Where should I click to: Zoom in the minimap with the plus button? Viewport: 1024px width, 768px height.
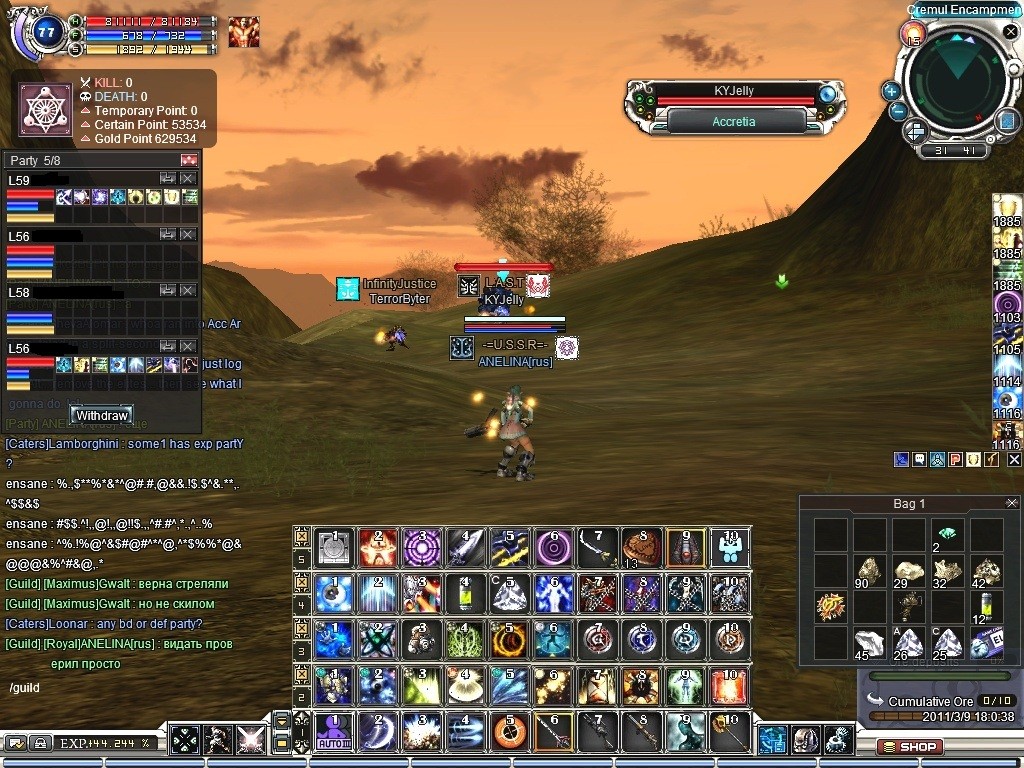891,91
